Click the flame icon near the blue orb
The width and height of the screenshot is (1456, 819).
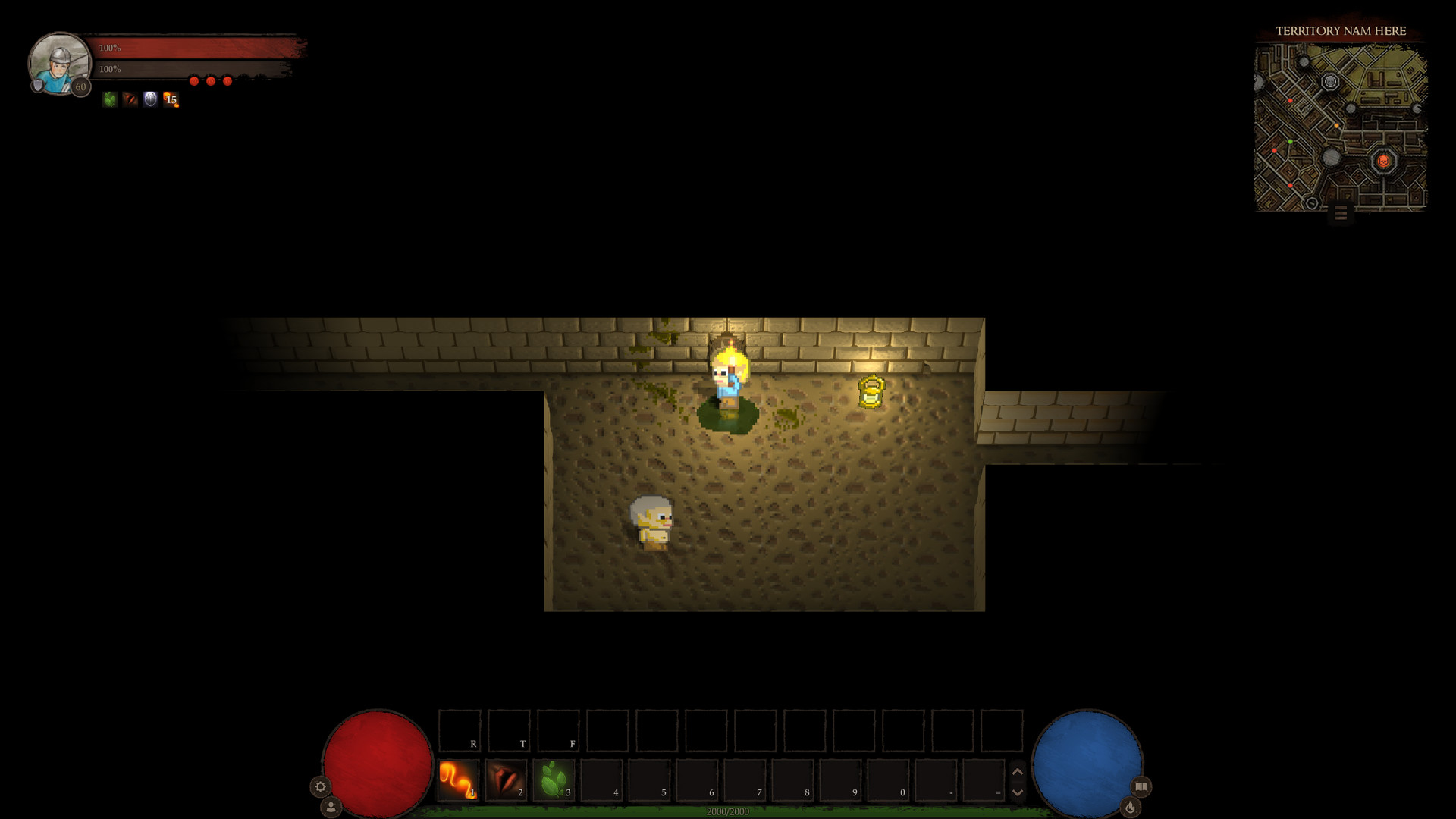(x=1131, y=808)
